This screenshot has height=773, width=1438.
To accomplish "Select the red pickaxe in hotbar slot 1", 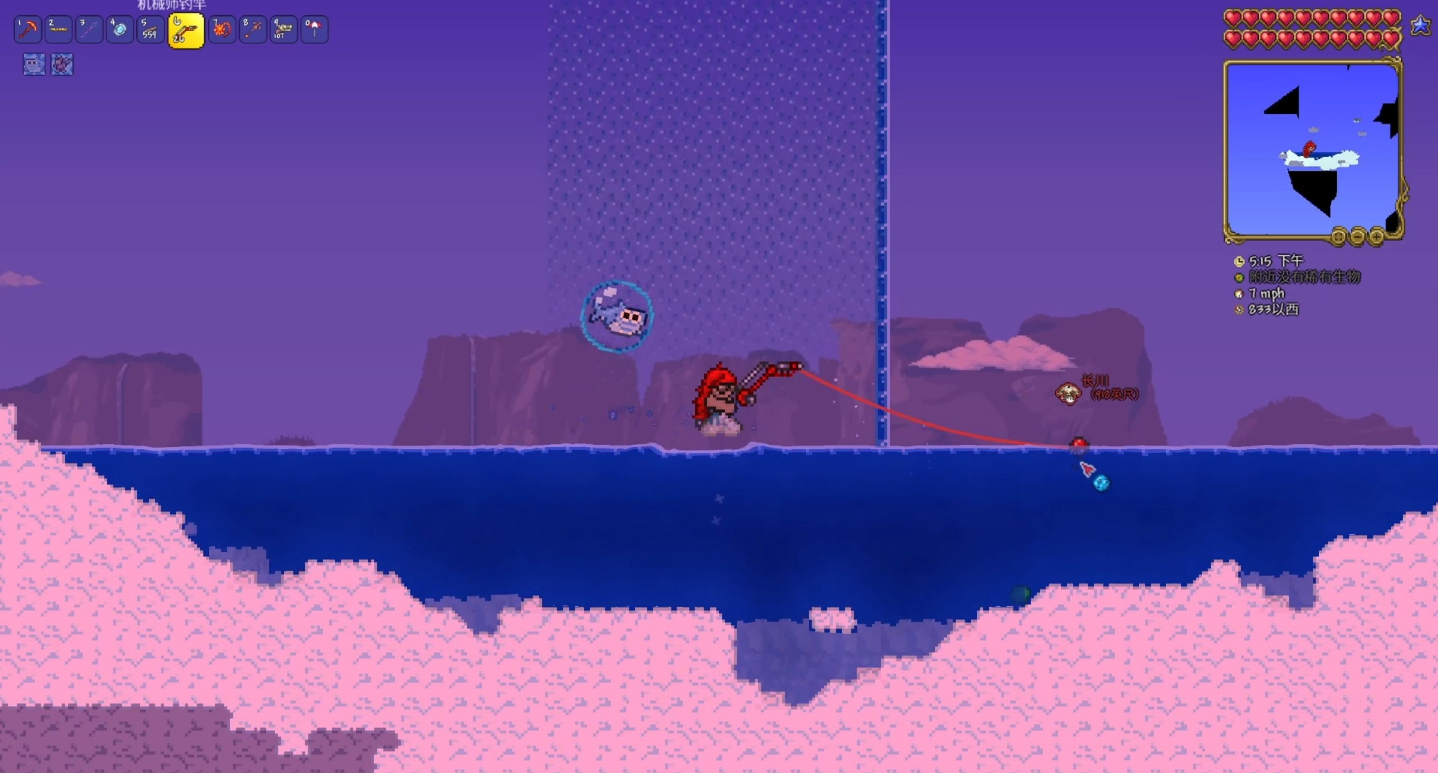I will 27,30.
